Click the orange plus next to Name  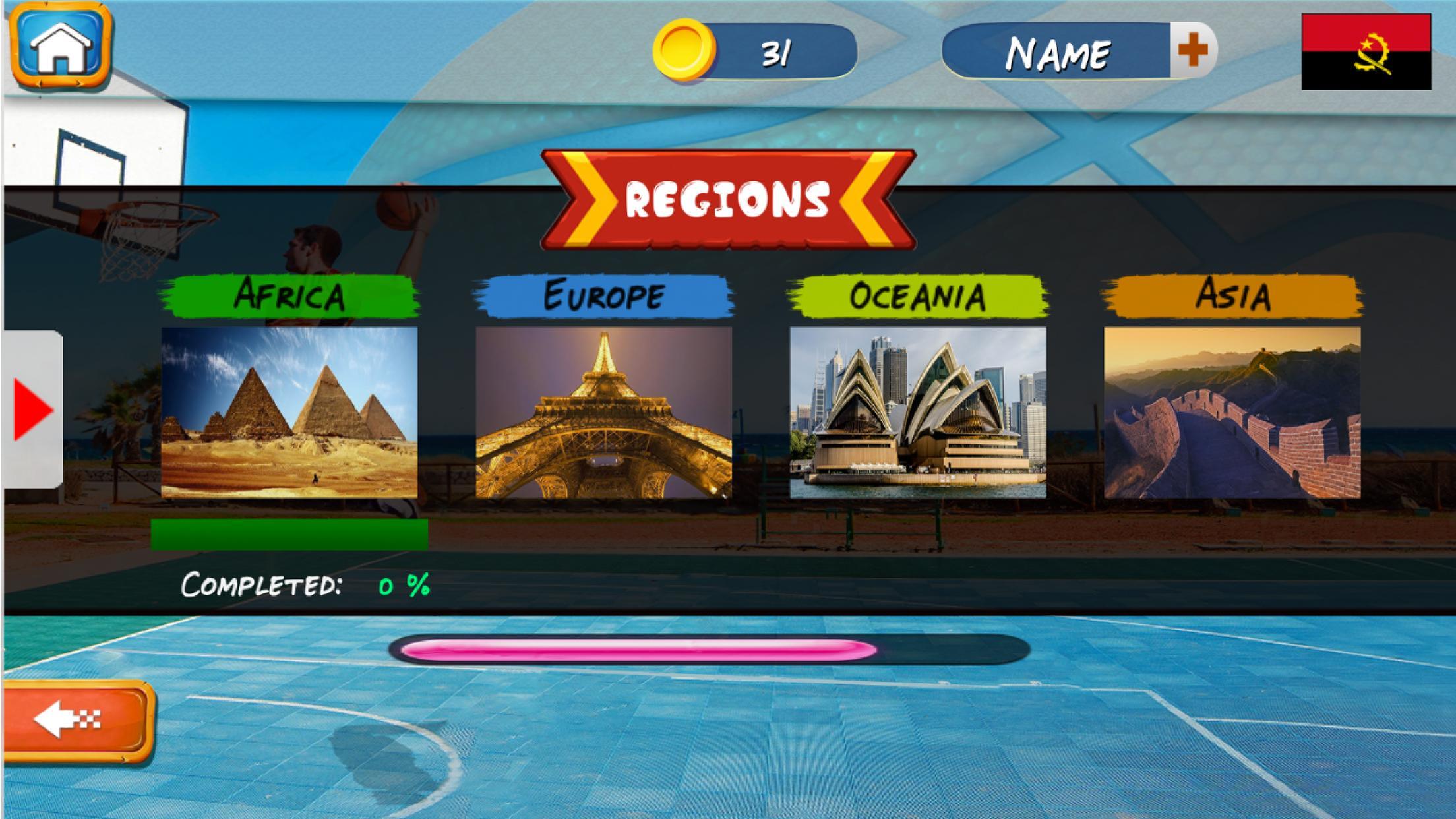click(x=1192, y=50)
